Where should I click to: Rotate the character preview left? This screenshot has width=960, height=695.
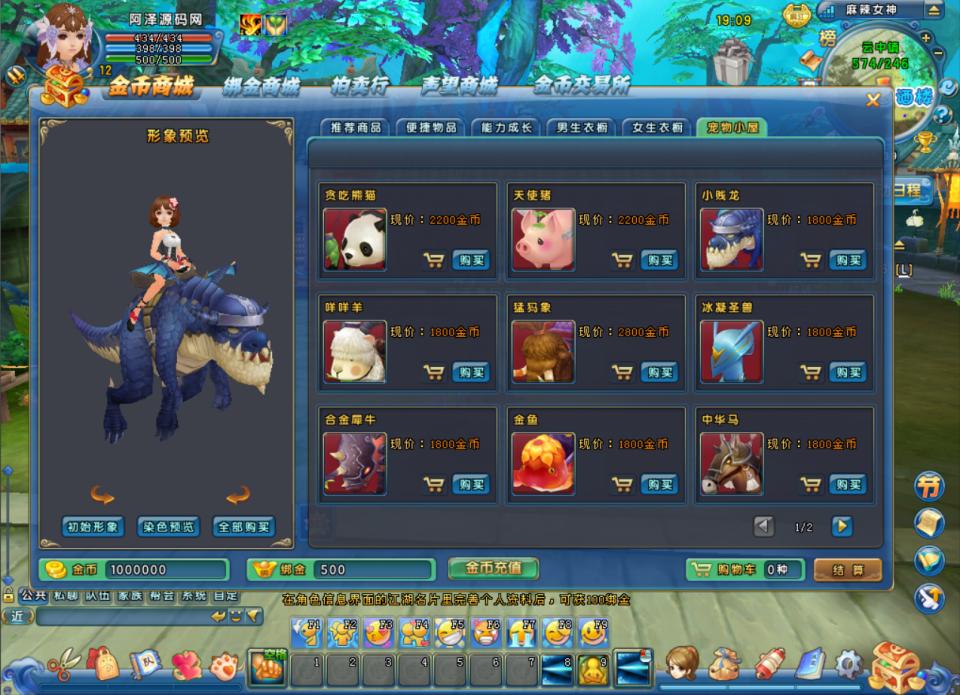(x=102, y=494)
